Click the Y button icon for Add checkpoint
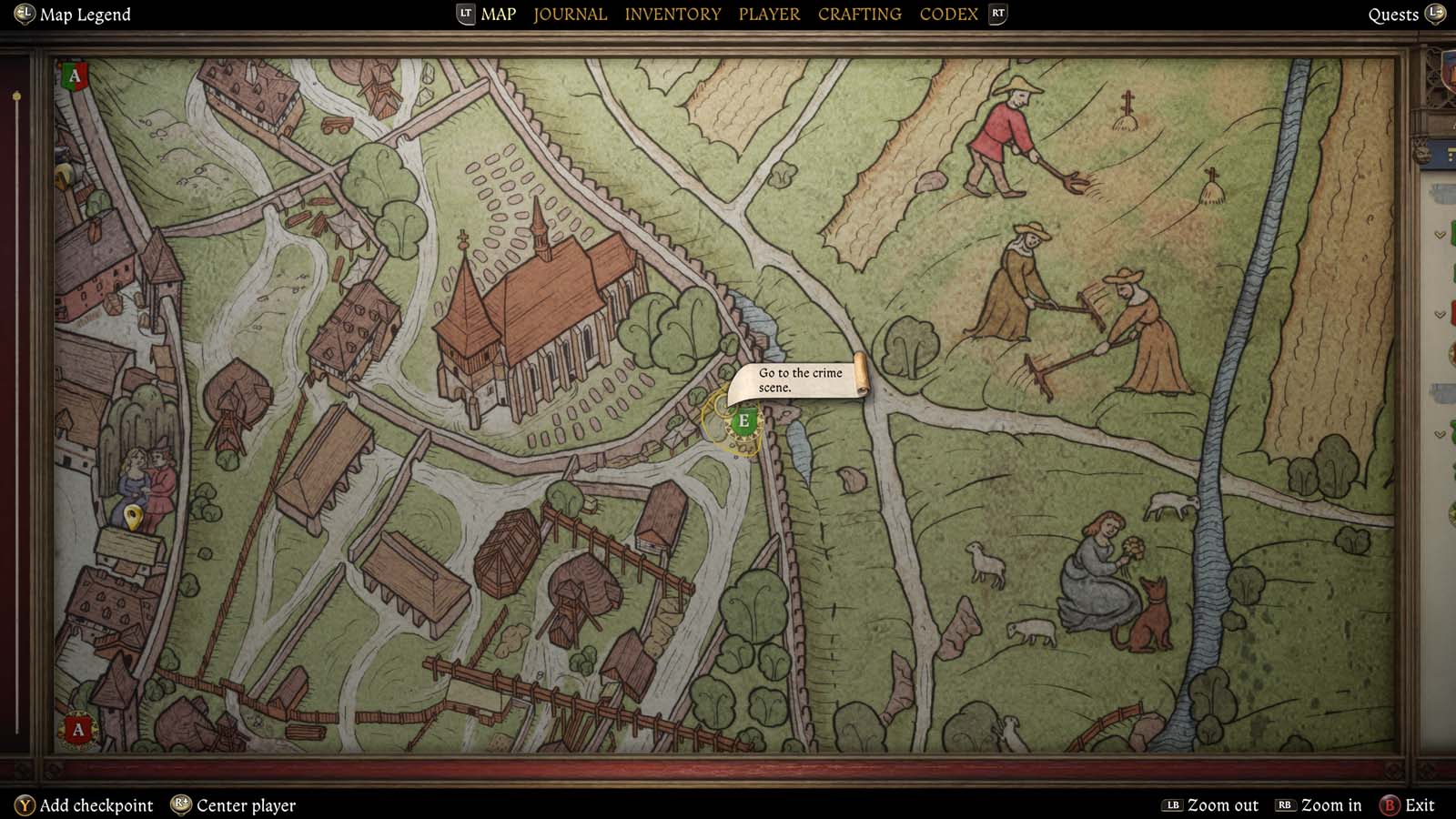The width and height of the screenshot is (1456, 819). pos(25,804)
